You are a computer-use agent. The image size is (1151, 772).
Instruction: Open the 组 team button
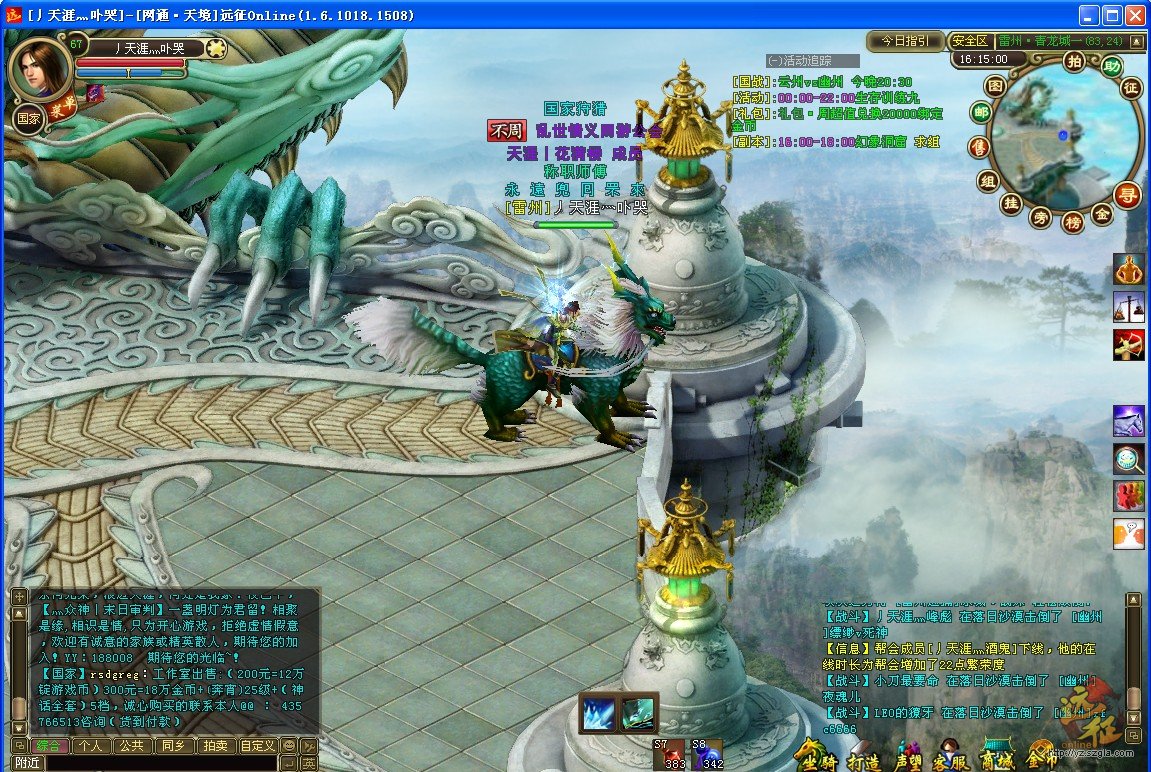[x=988, y=181]
